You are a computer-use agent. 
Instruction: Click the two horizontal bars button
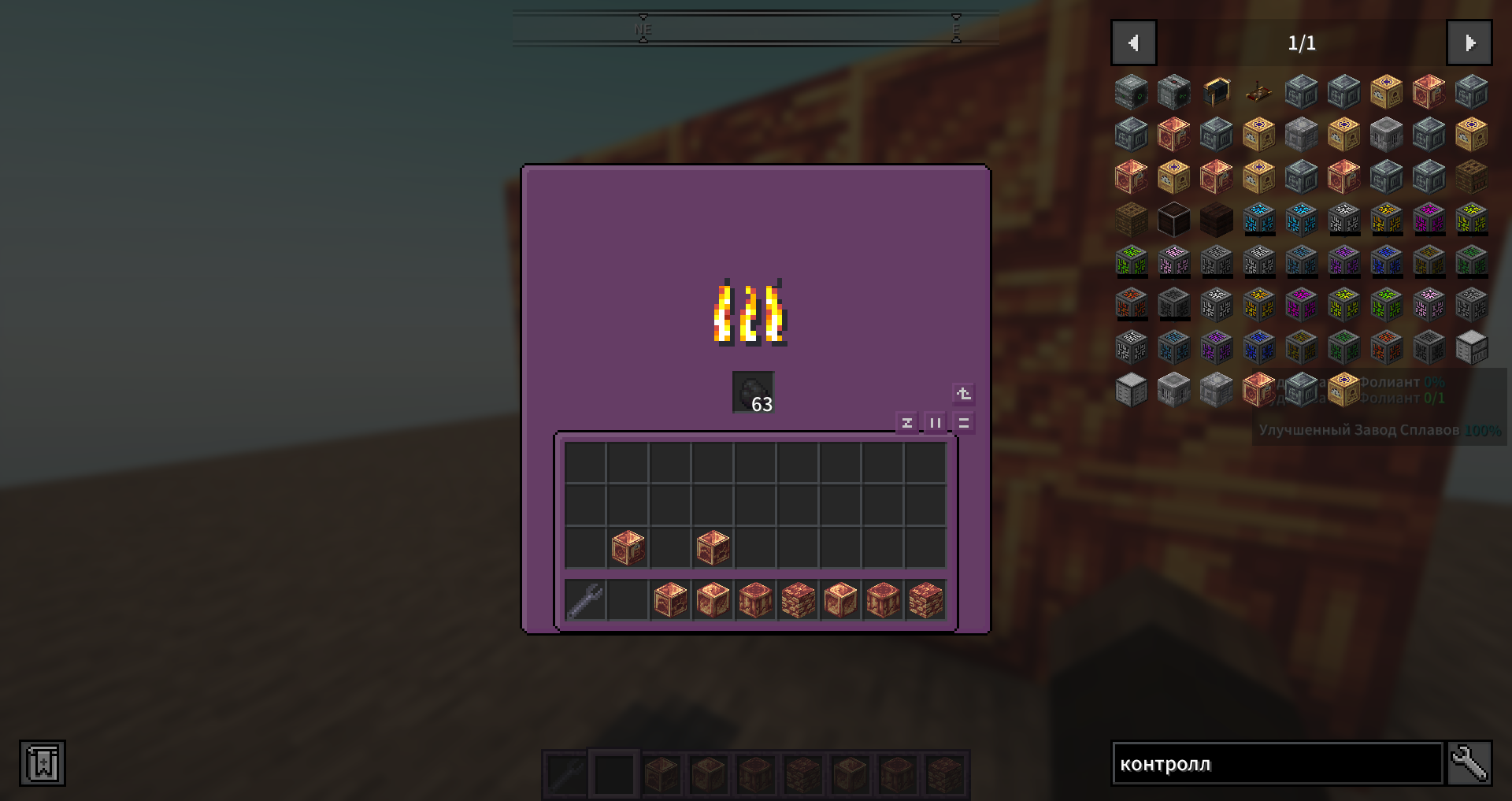tap(964, 423)
